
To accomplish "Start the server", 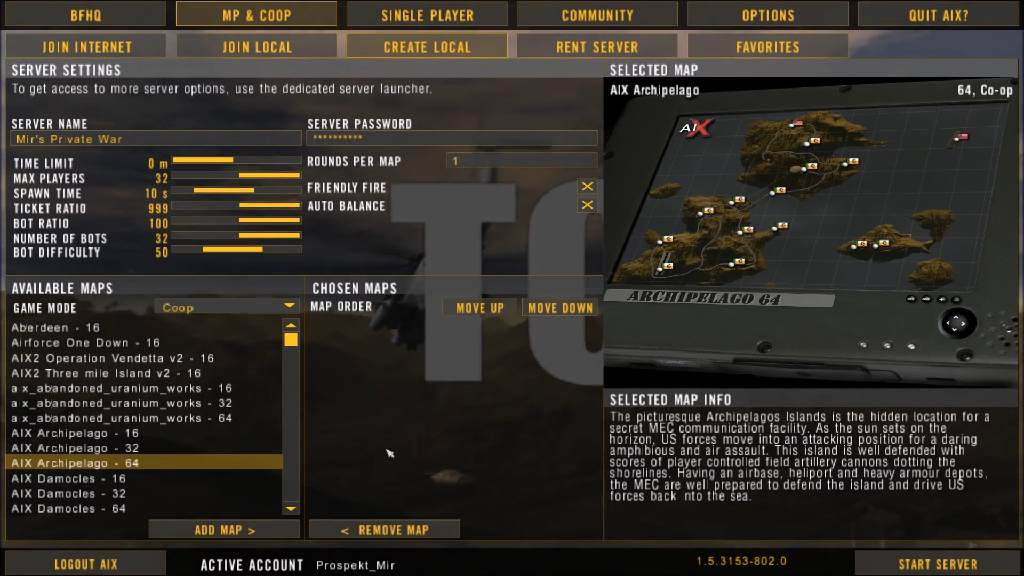I will tap(937, 564).
